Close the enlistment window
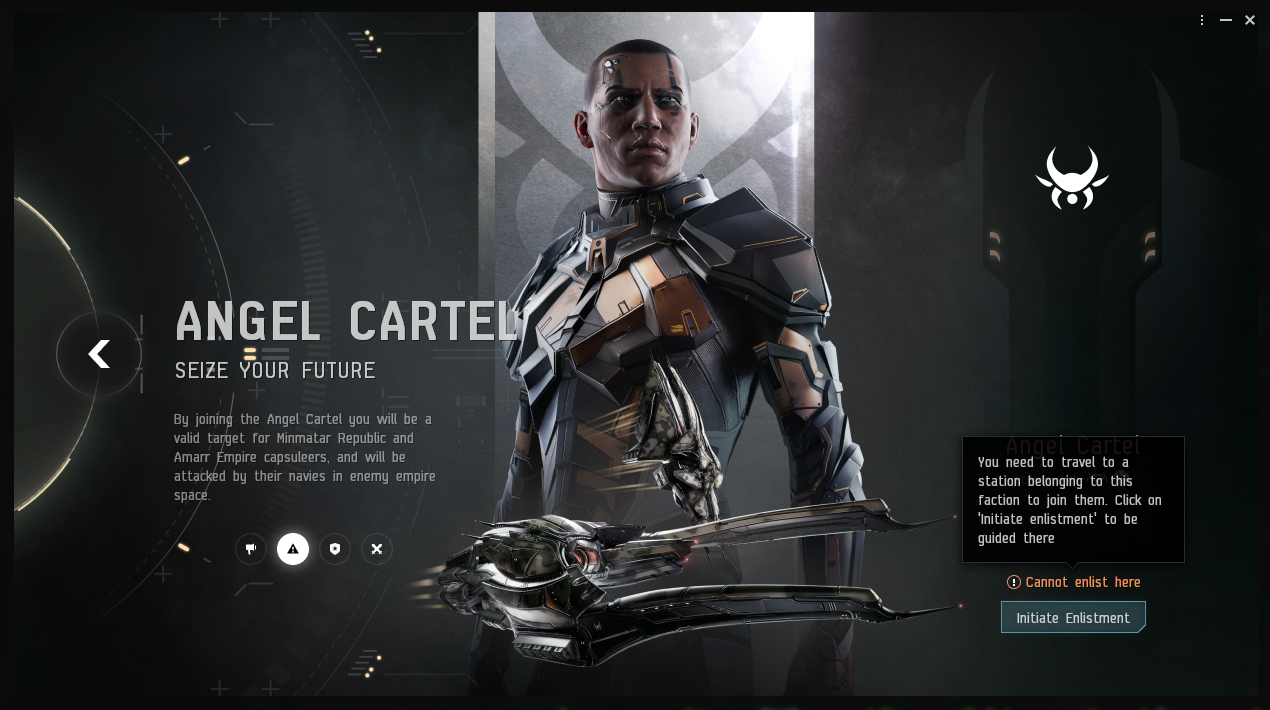 click(1250, 20)
